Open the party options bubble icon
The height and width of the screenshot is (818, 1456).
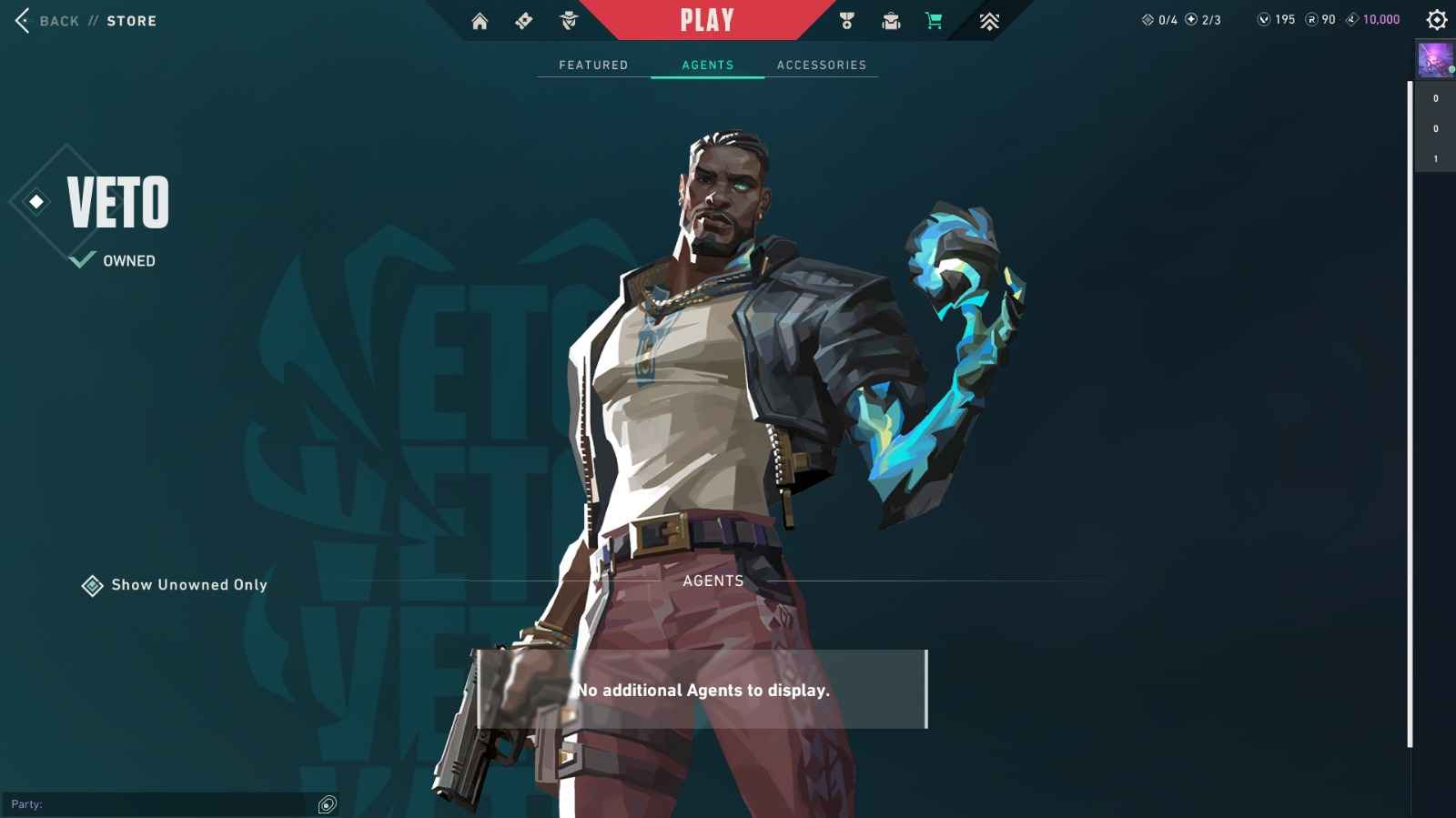[x=325, y=804]
